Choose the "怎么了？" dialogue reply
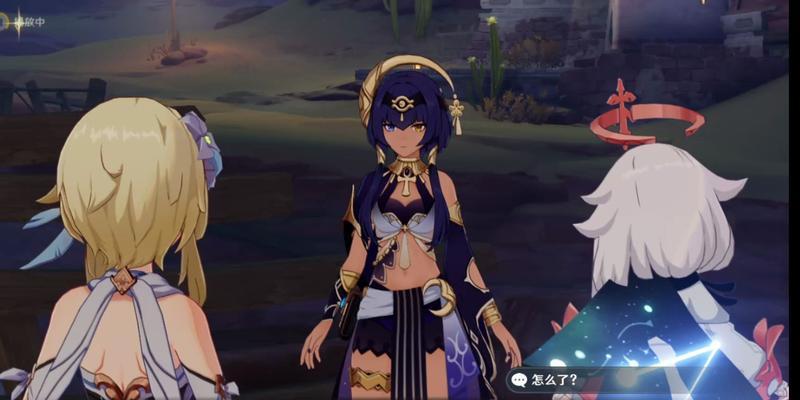Image resolution: width=800 pixels, height=400 pixels. [553, 379]
